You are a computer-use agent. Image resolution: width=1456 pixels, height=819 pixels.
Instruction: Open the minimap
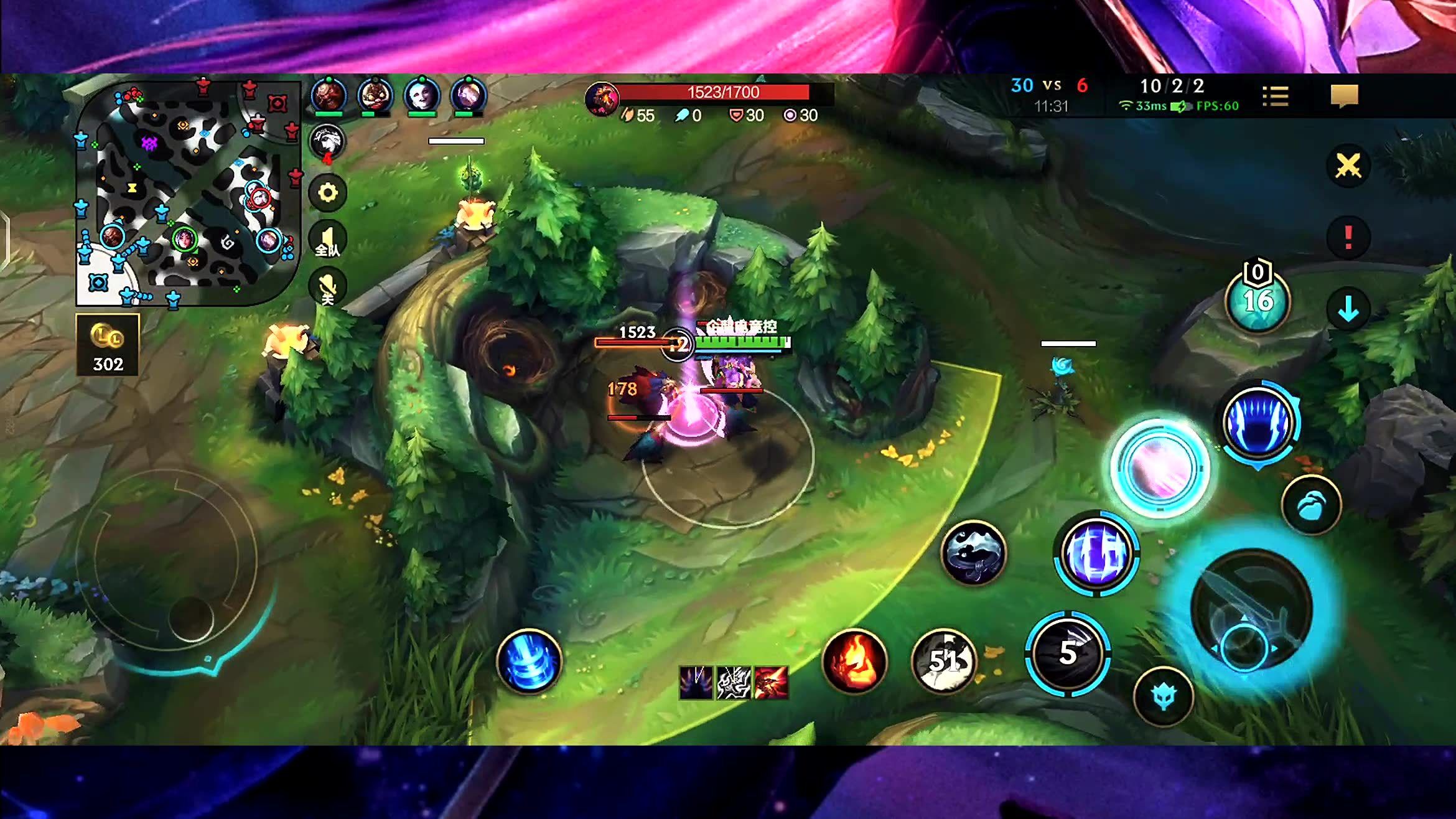pyautogui.click(x=187, y=193)
